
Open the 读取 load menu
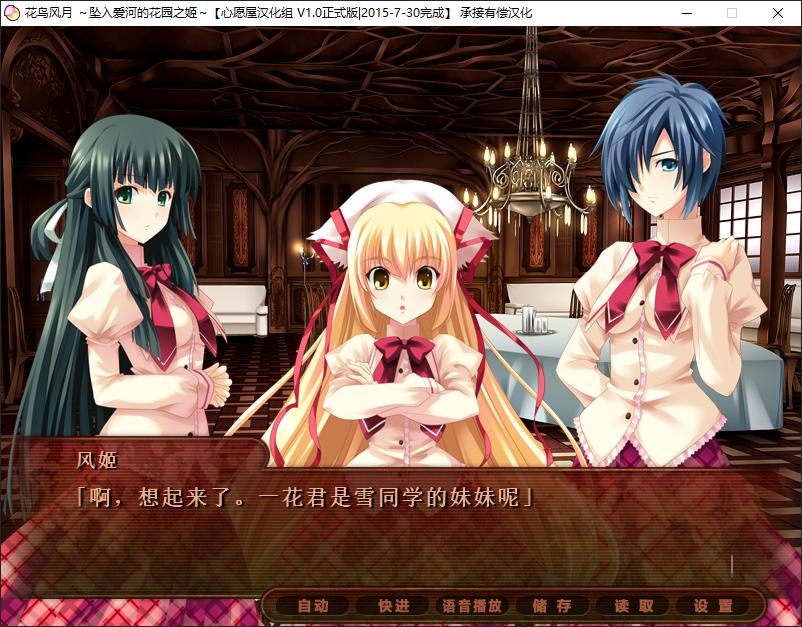[x=633, y=606]
